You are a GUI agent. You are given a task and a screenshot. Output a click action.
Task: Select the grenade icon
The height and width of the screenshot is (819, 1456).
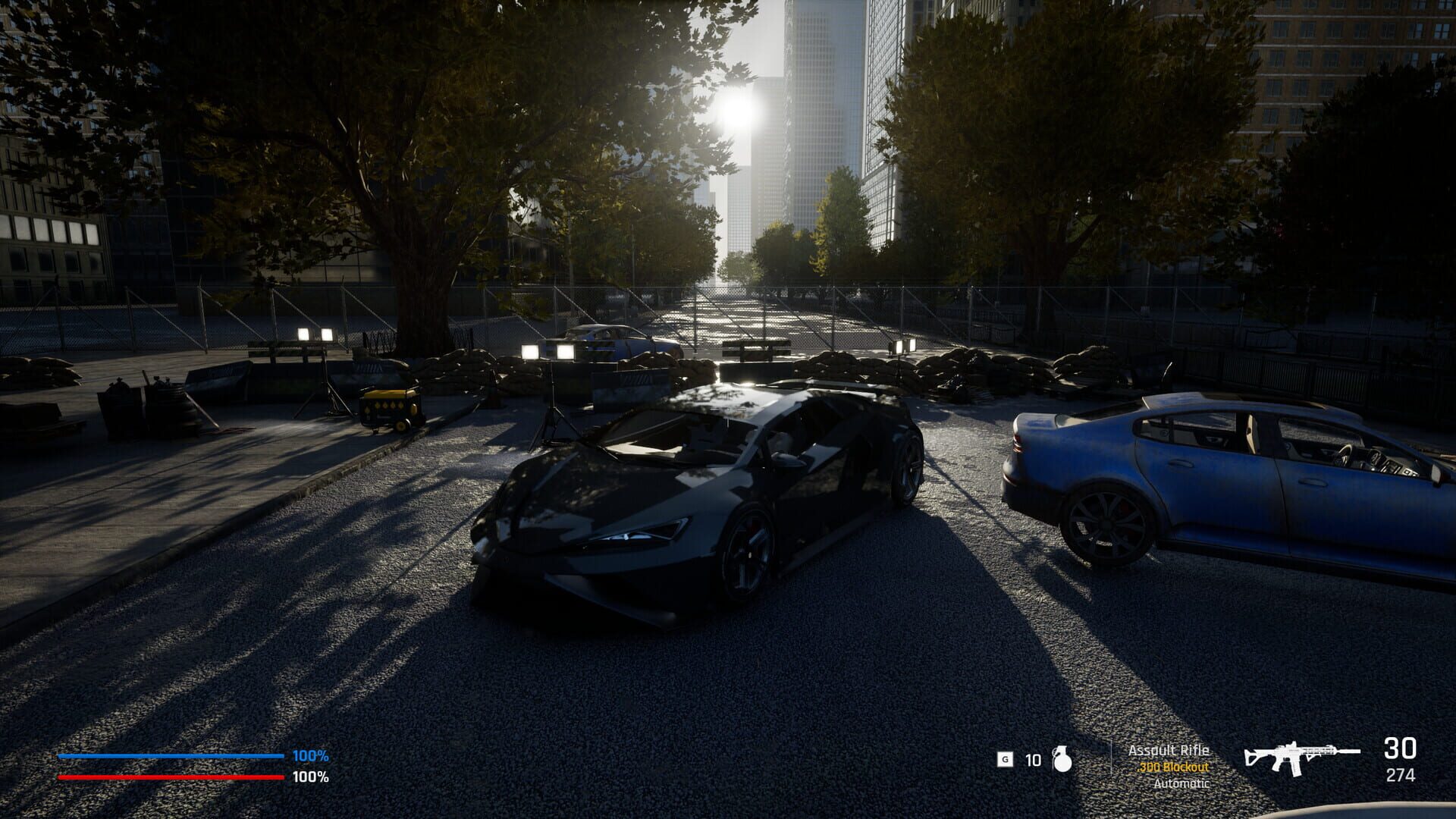(1062, 759)
